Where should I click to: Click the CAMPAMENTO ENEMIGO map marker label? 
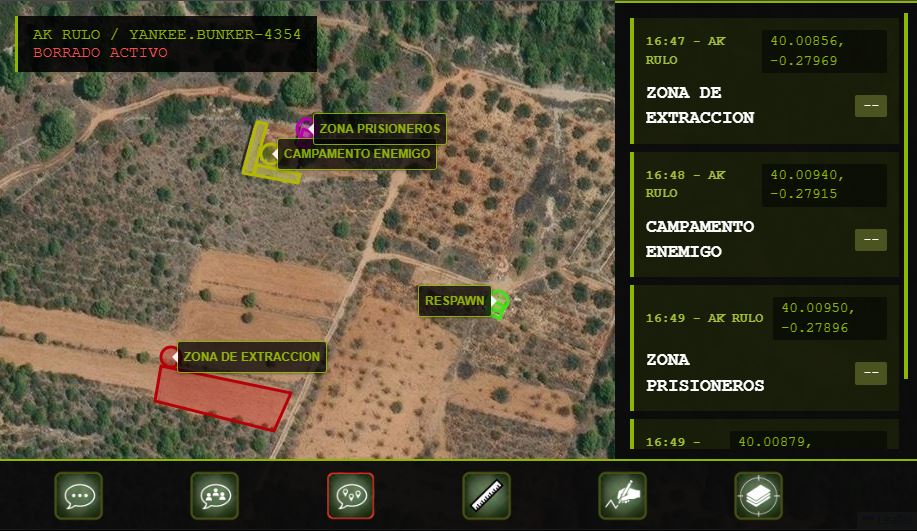click(x=357, y=154)
